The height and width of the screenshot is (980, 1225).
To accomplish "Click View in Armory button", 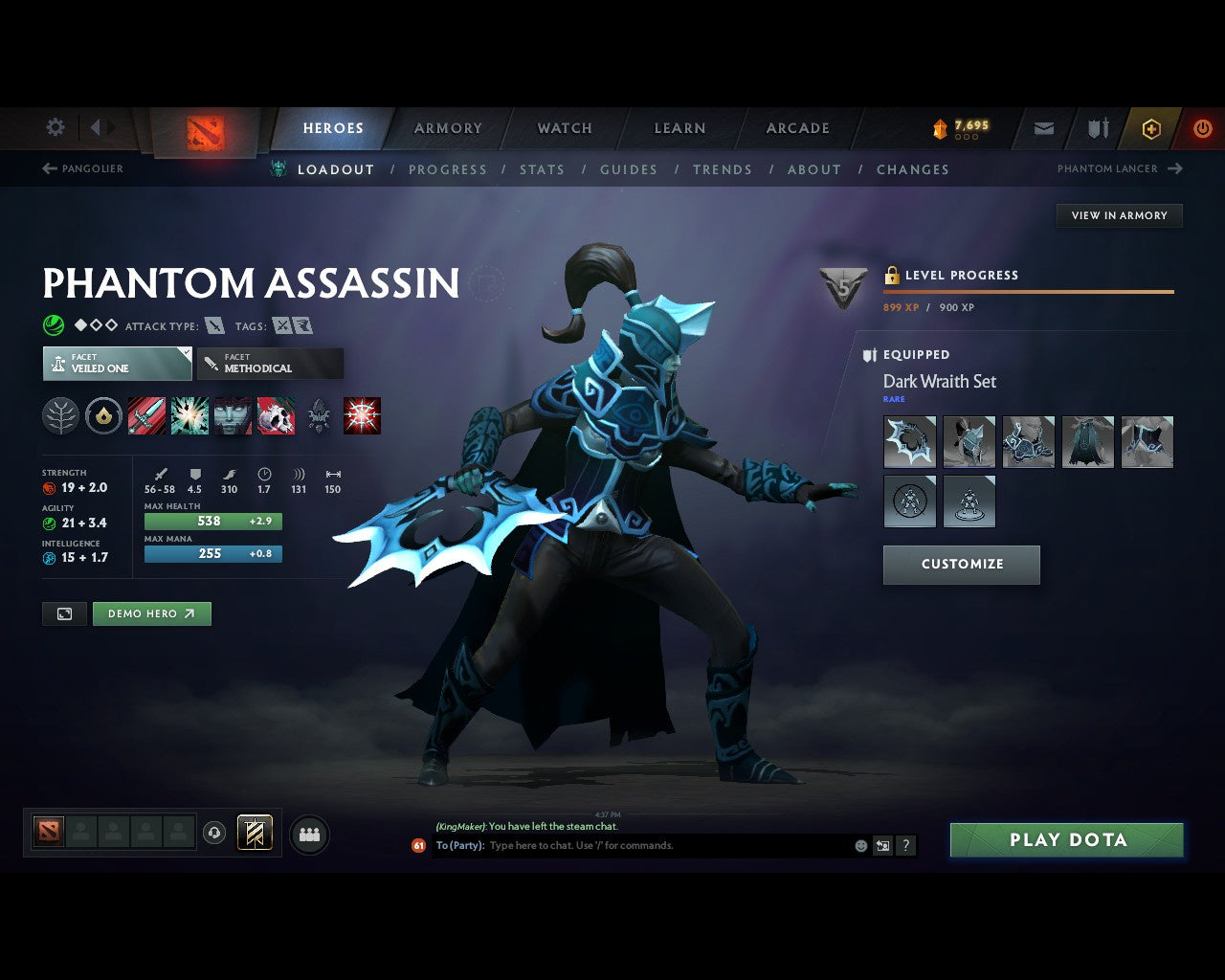I will click(1119, 215).
